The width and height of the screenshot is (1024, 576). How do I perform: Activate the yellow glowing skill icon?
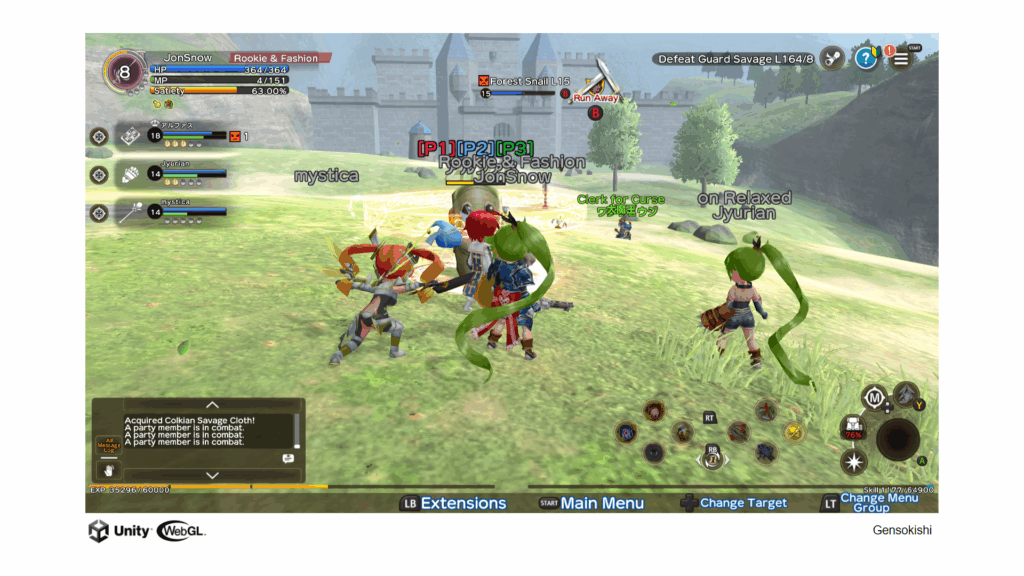click(x=794, y=432)
